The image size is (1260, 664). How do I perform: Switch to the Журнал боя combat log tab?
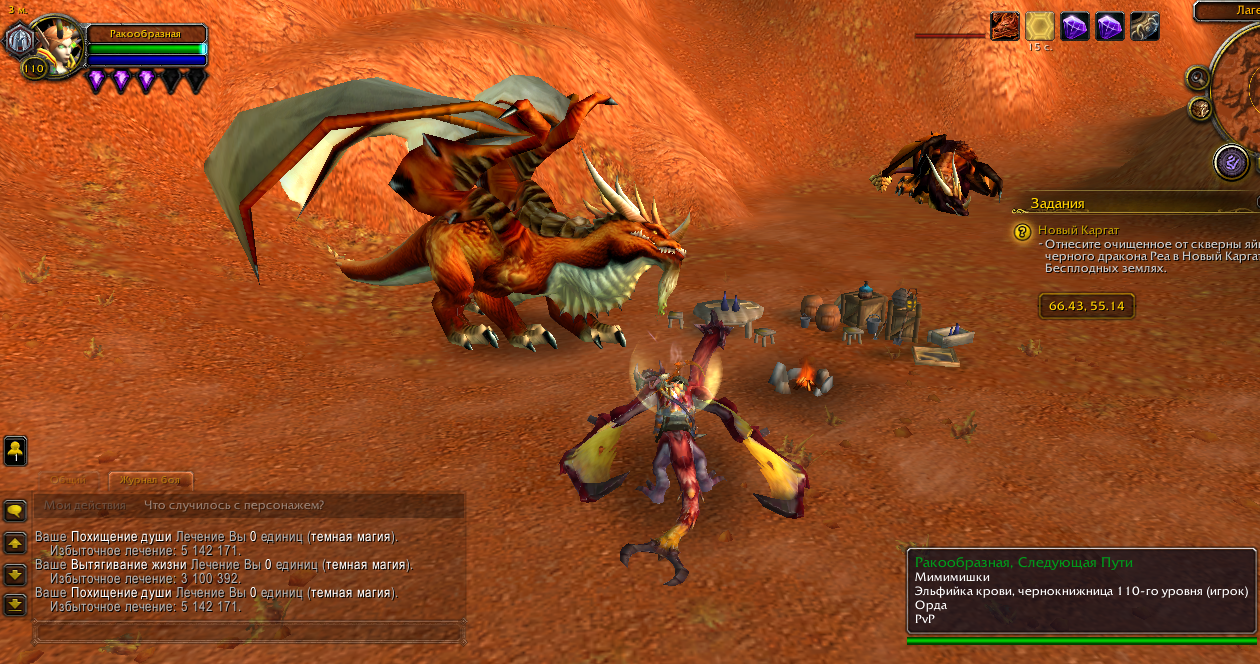150,481
